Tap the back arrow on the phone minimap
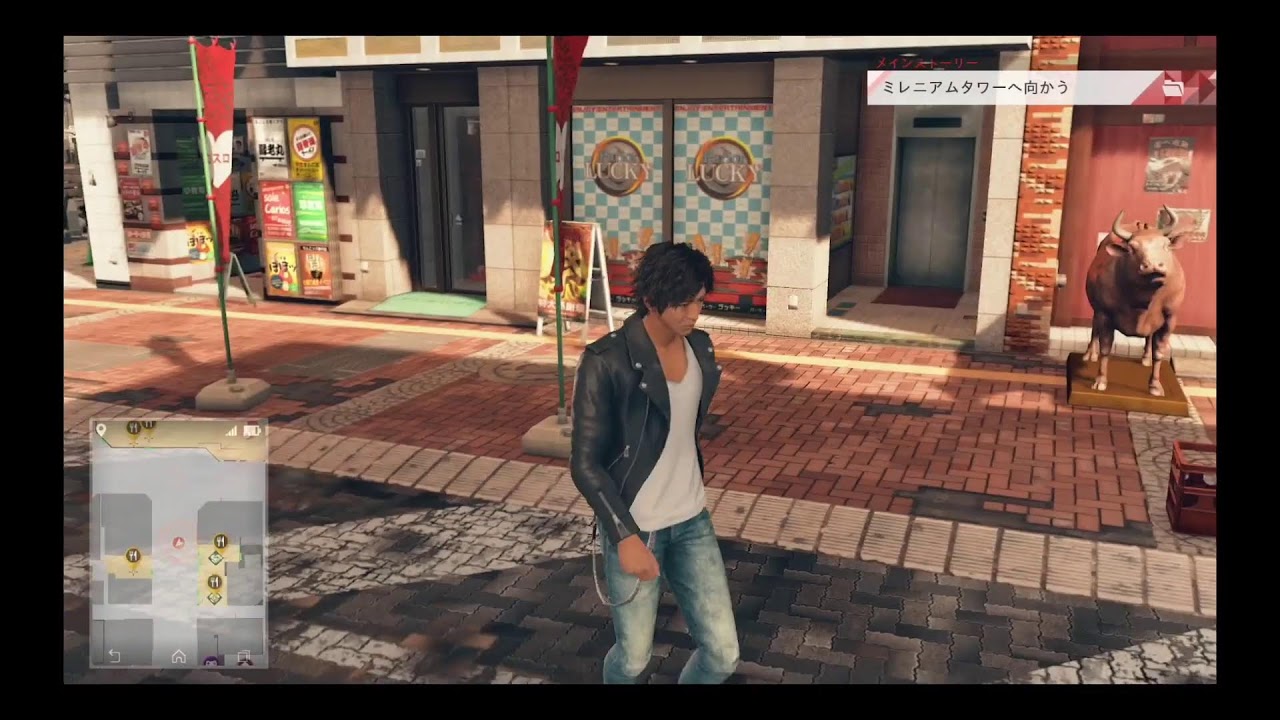The height and width of the screenshot is (720, 1280). point(113,656)
